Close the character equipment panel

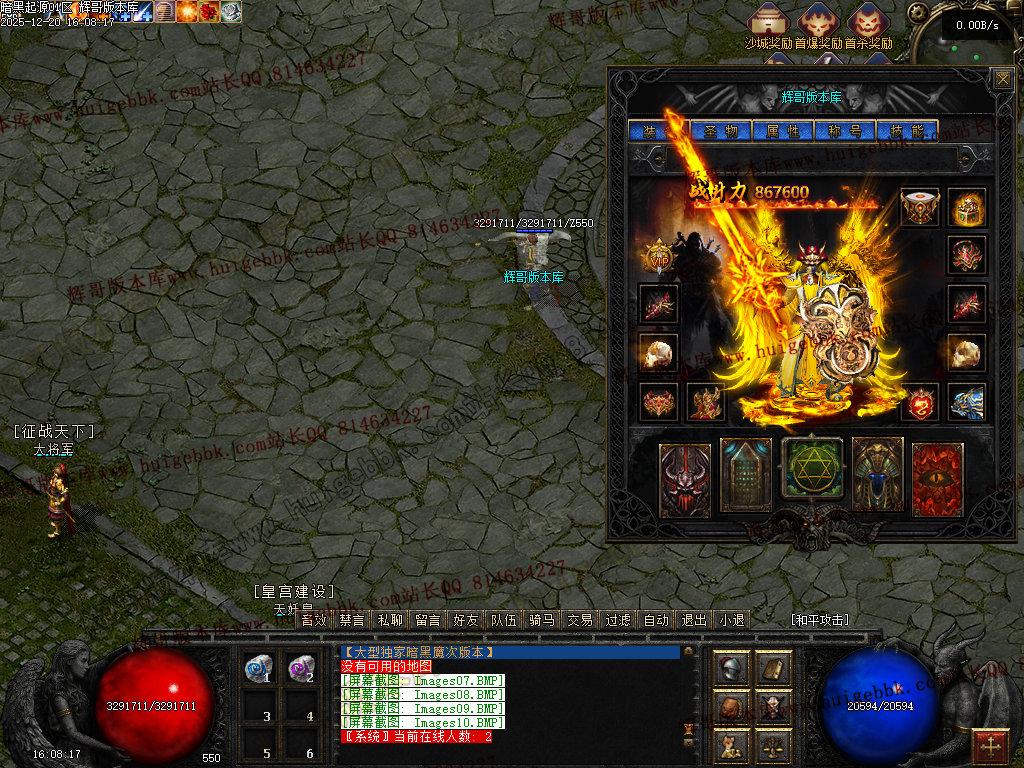tap(1002, 79)
